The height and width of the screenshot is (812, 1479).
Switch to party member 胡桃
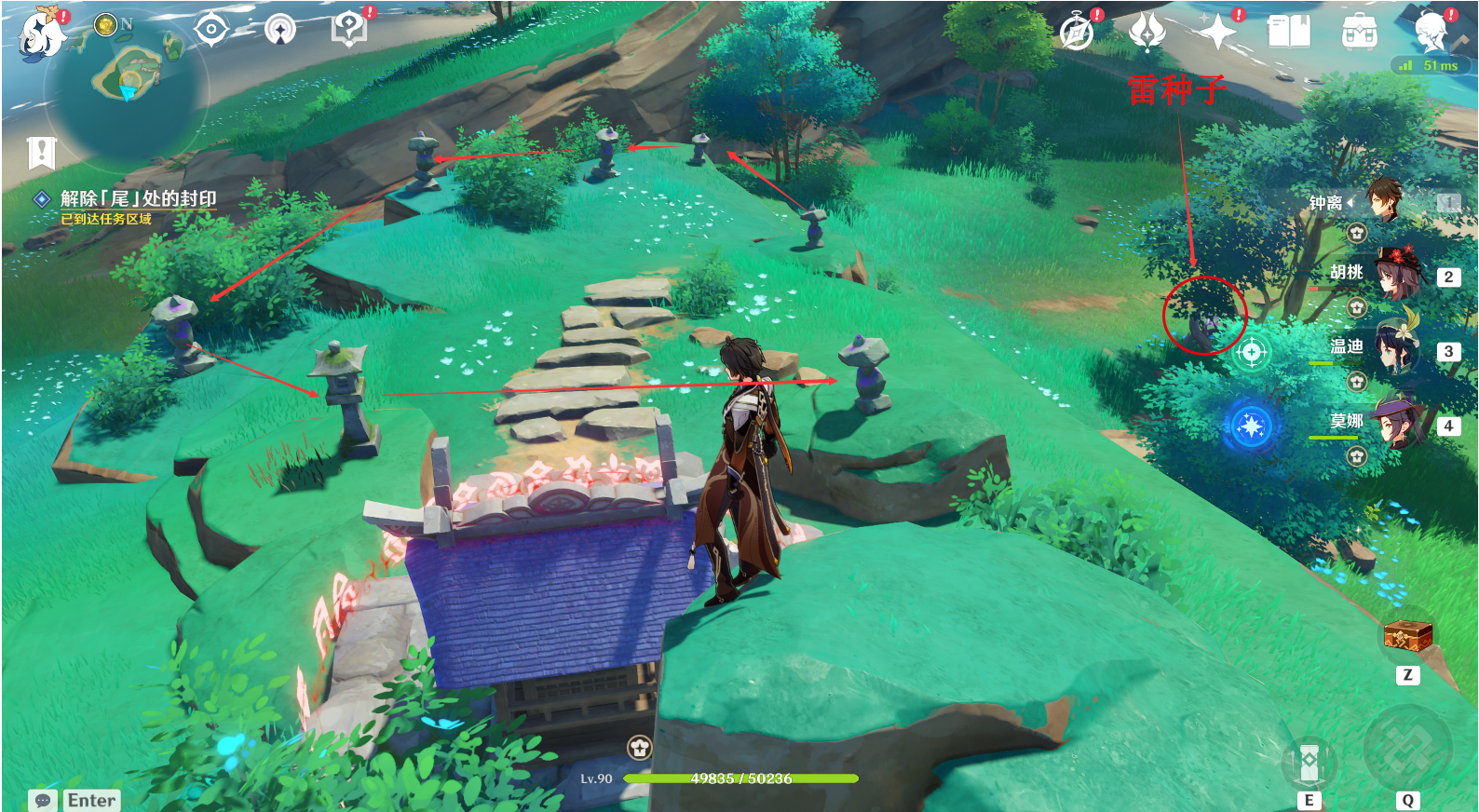1397,274
